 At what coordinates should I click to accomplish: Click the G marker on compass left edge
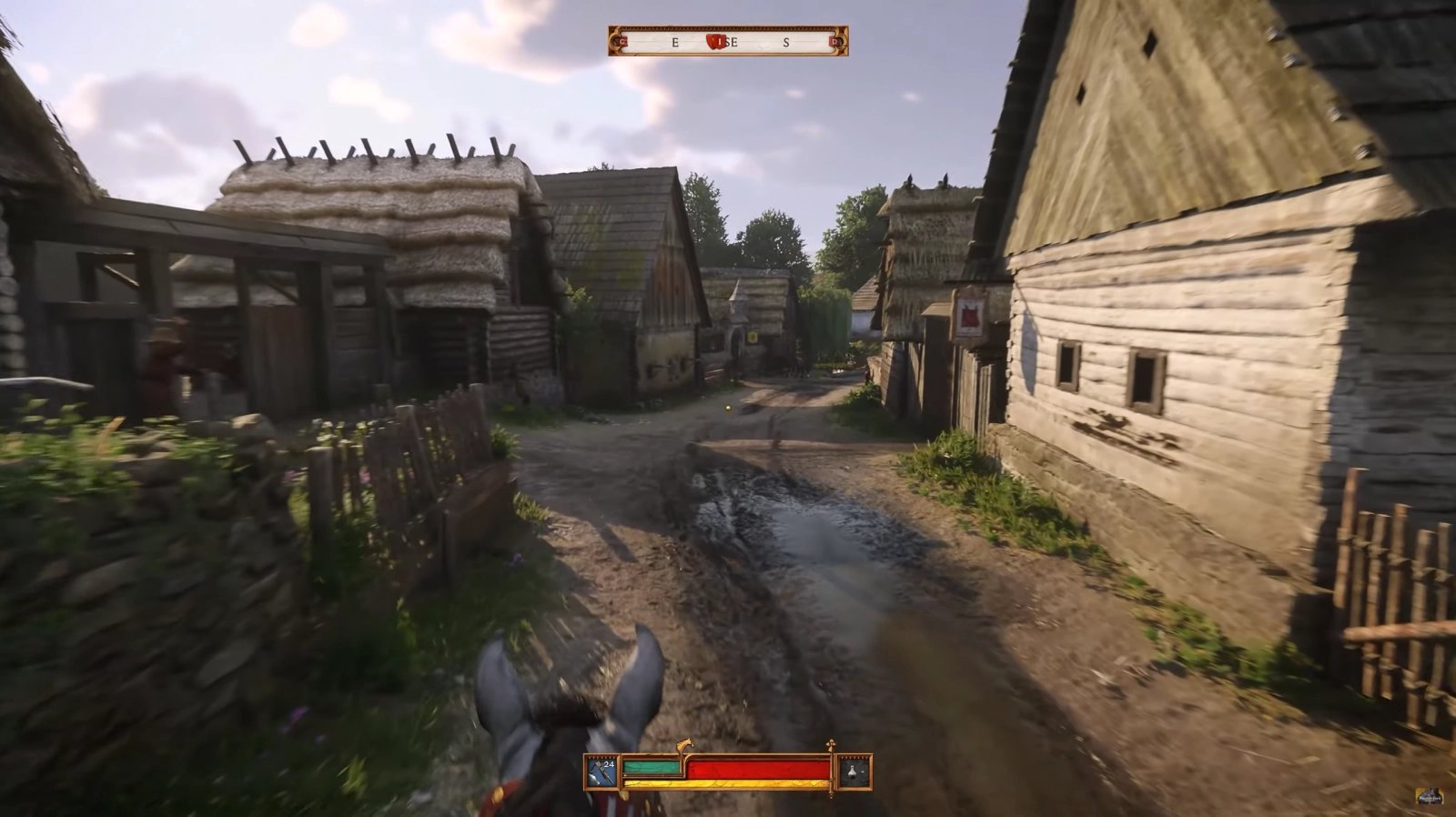(x=622, y=41)
